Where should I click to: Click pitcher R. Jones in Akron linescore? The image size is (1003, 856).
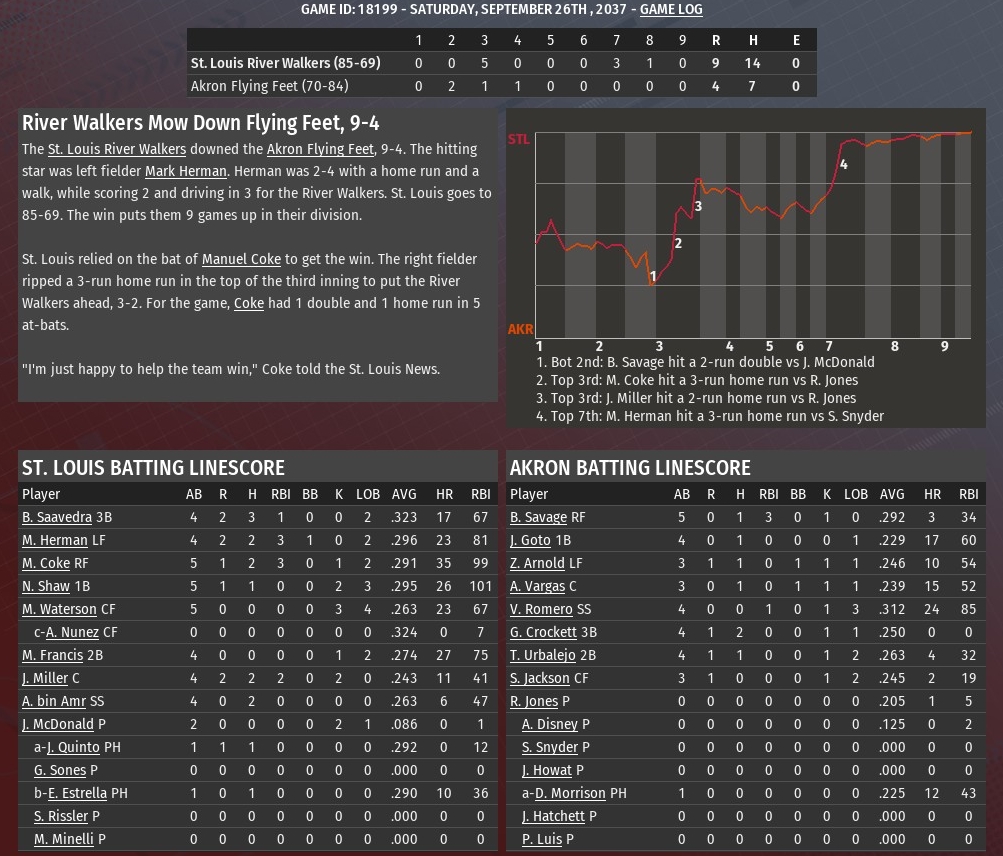tap(534, 701)
